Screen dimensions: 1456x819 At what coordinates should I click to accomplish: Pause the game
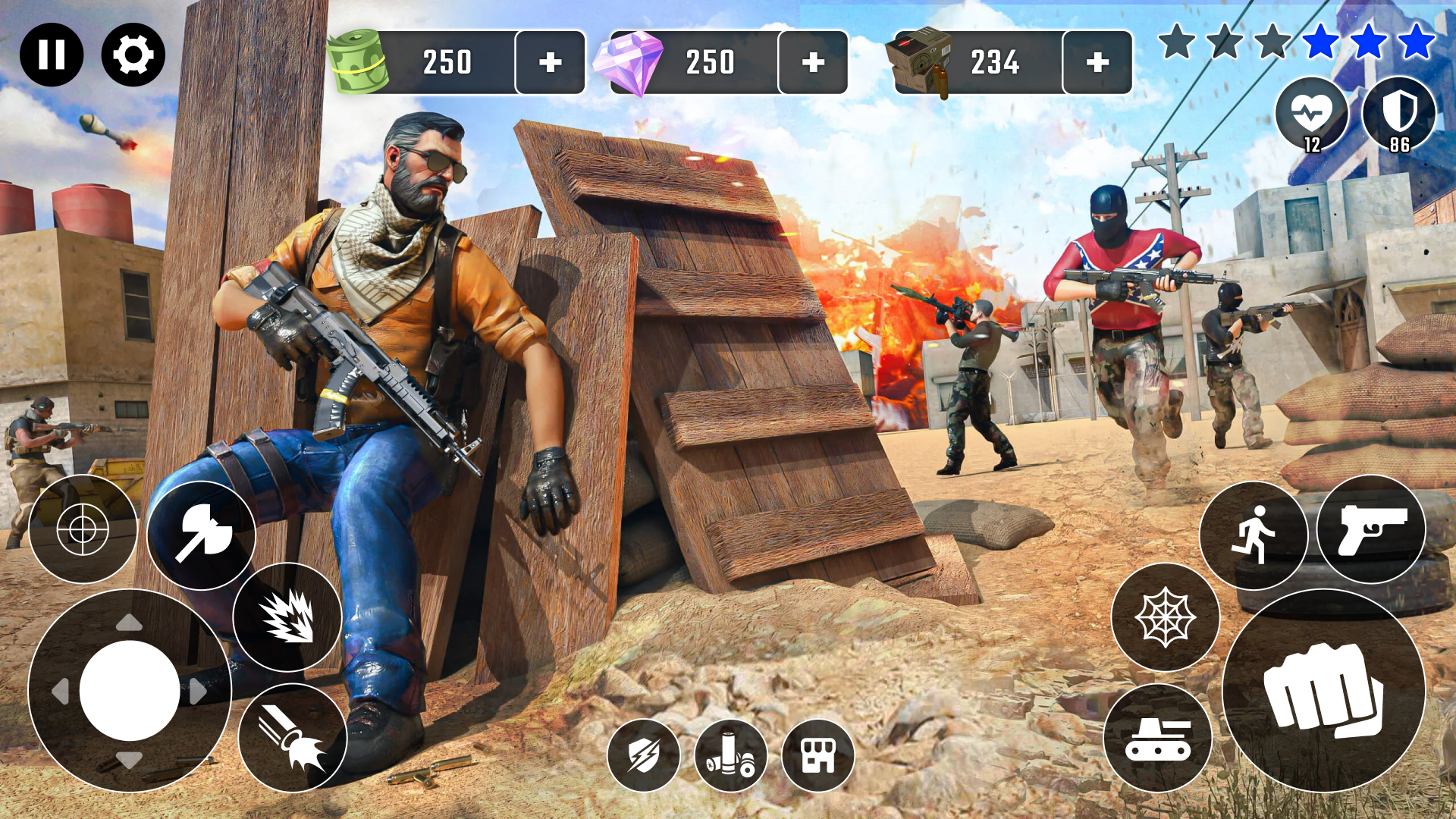51,55
